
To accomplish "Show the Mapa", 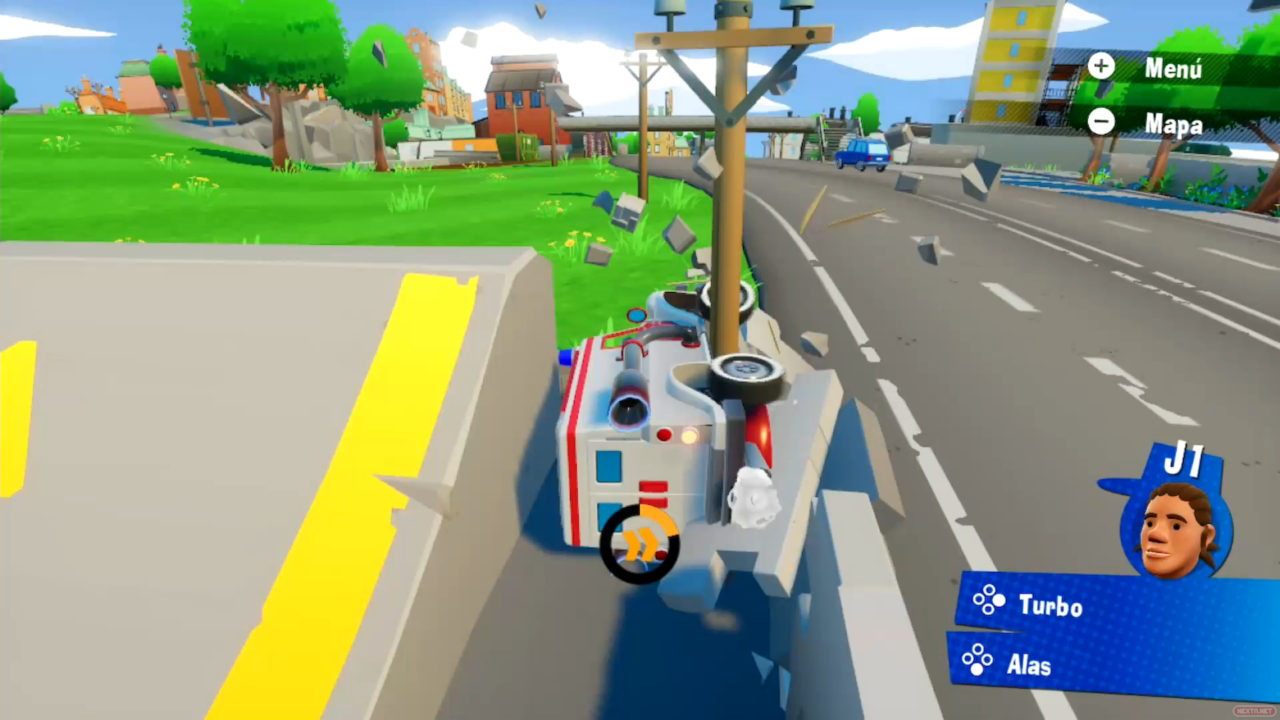I will (1150, 123).
